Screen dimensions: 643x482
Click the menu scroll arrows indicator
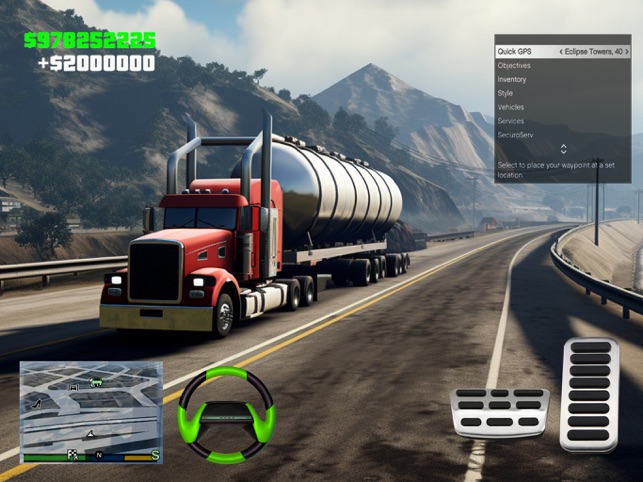click(x=563, y=149)
